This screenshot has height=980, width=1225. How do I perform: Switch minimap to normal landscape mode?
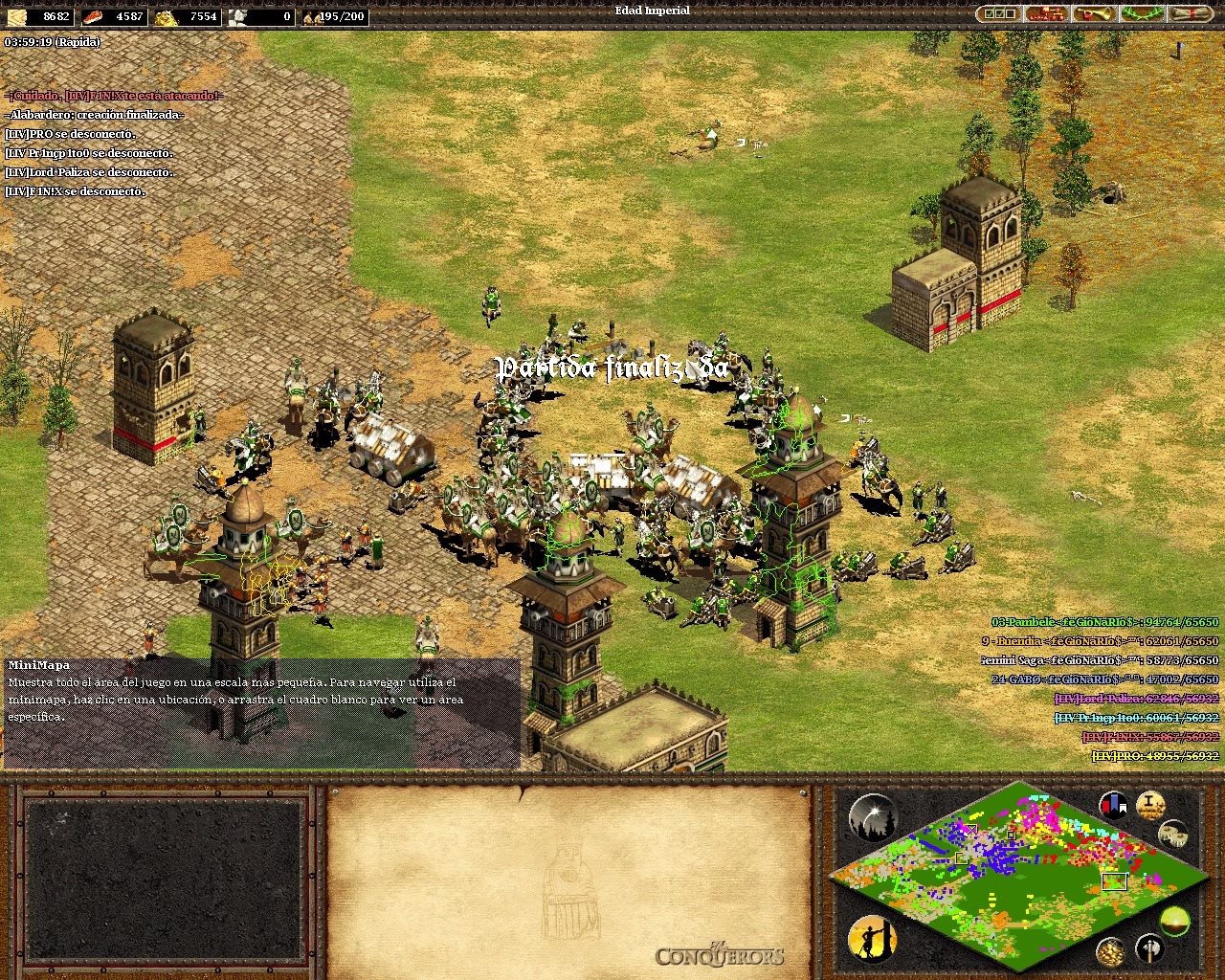pos(1174,922)
